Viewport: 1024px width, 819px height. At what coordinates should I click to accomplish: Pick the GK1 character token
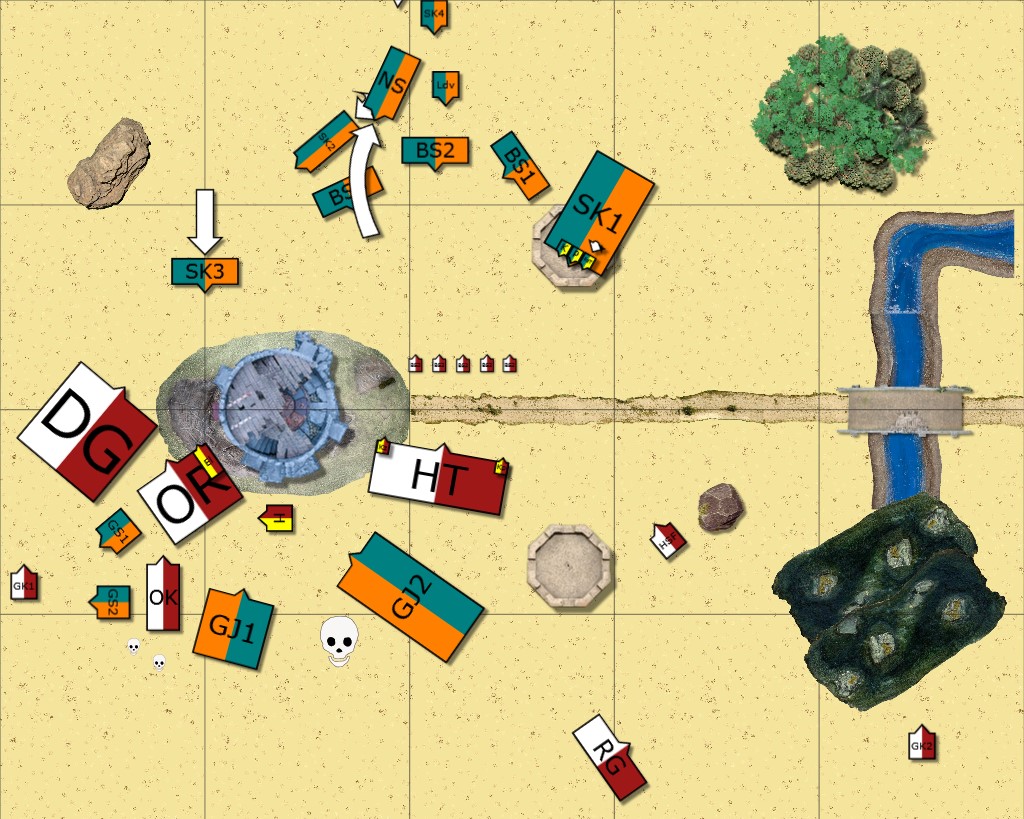24,584
